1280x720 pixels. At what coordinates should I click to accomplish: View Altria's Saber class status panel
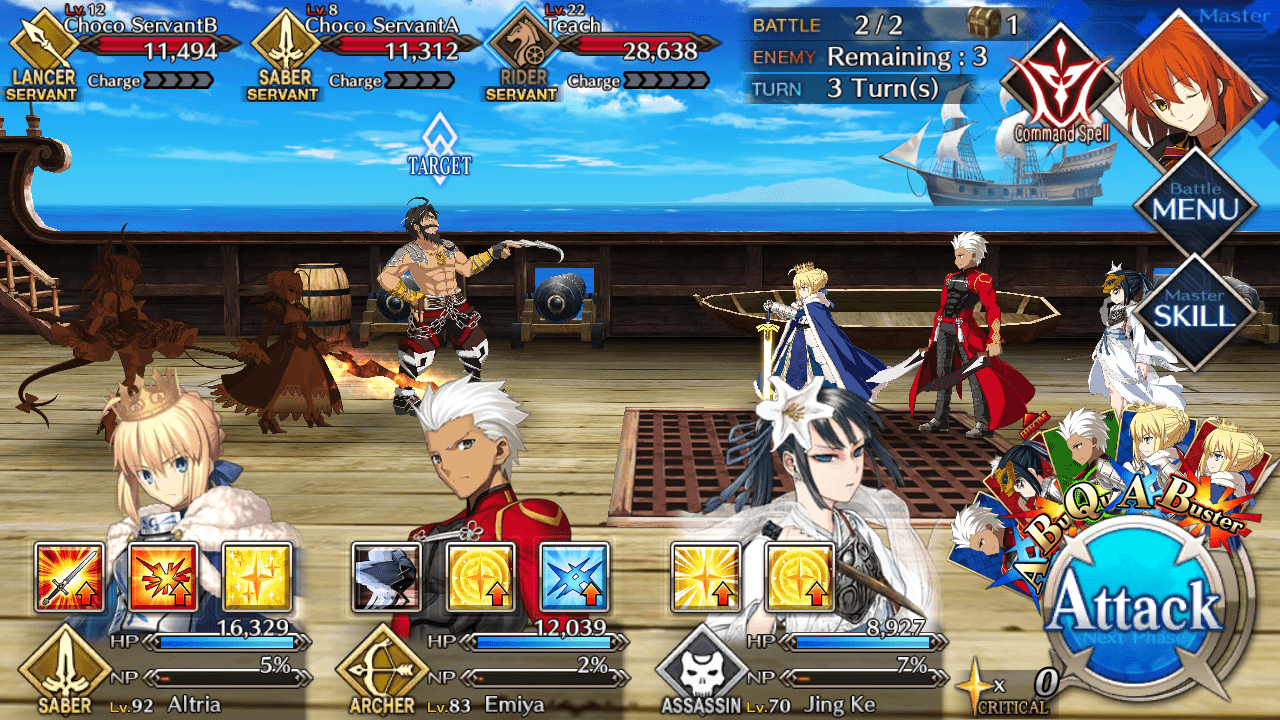160,670
